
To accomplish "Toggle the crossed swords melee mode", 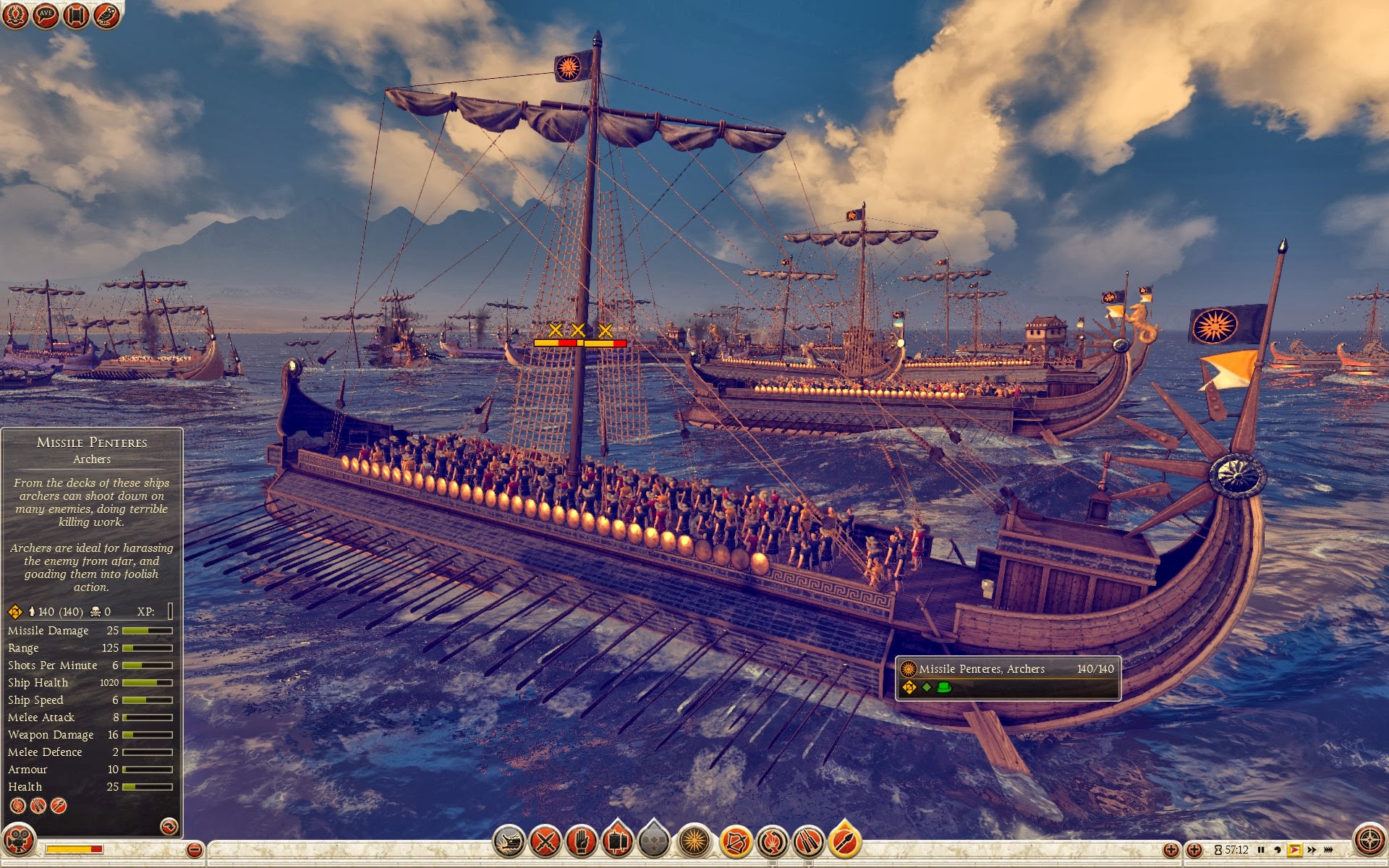I will (545, 841).
